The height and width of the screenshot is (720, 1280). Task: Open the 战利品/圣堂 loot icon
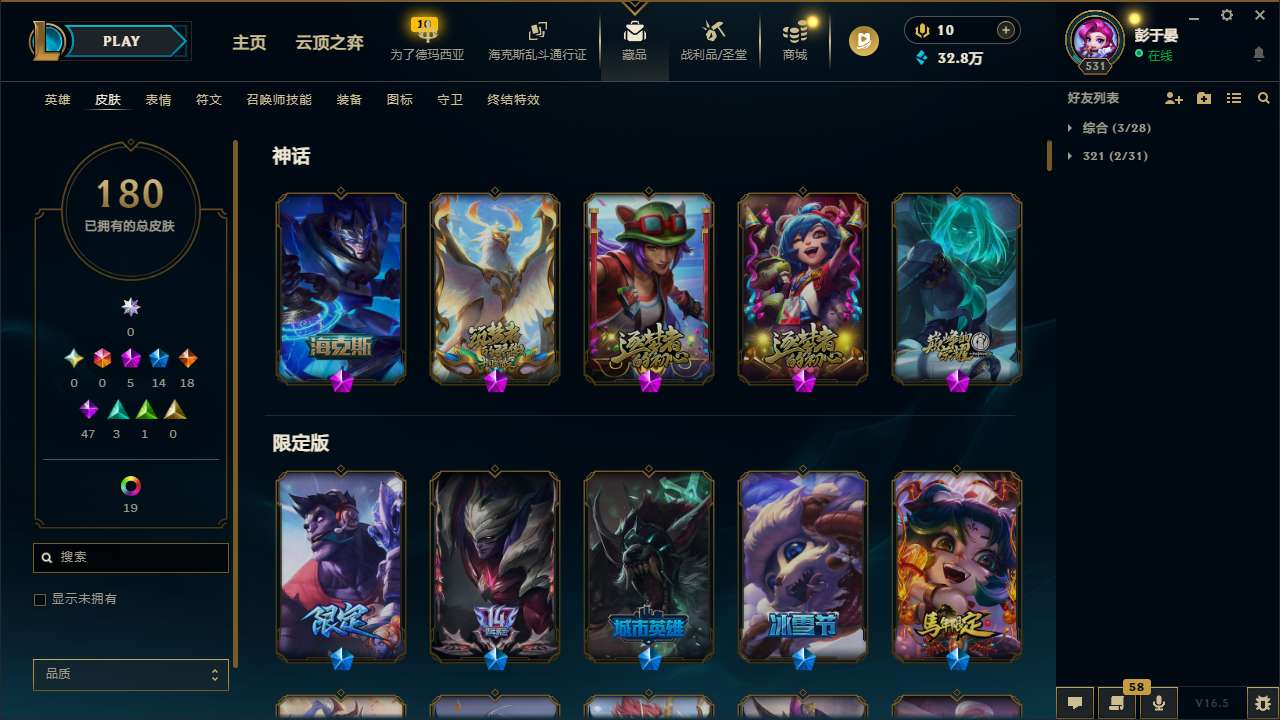(713, 40)
